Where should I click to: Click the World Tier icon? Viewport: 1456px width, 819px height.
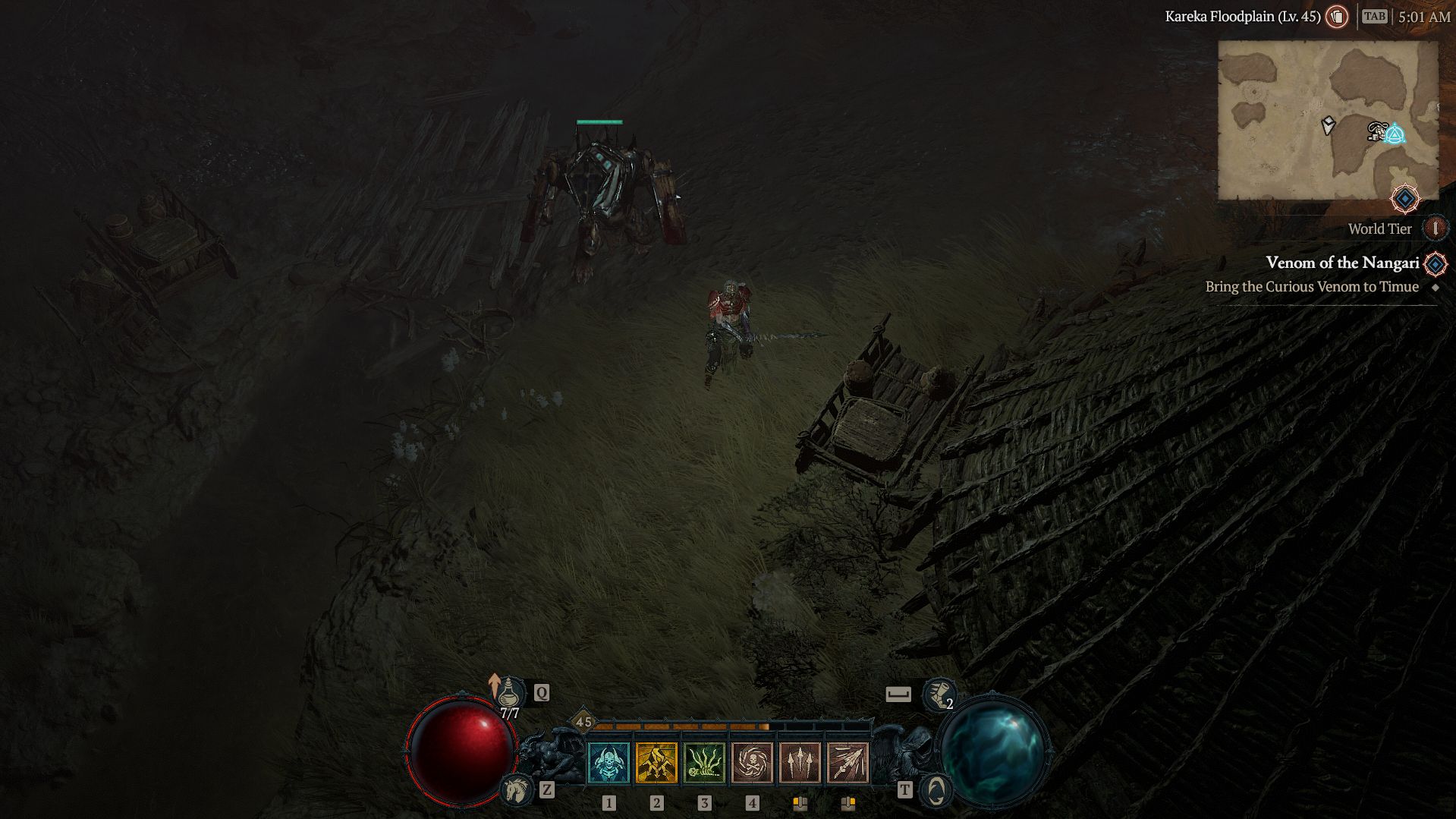coord(1435,228)
